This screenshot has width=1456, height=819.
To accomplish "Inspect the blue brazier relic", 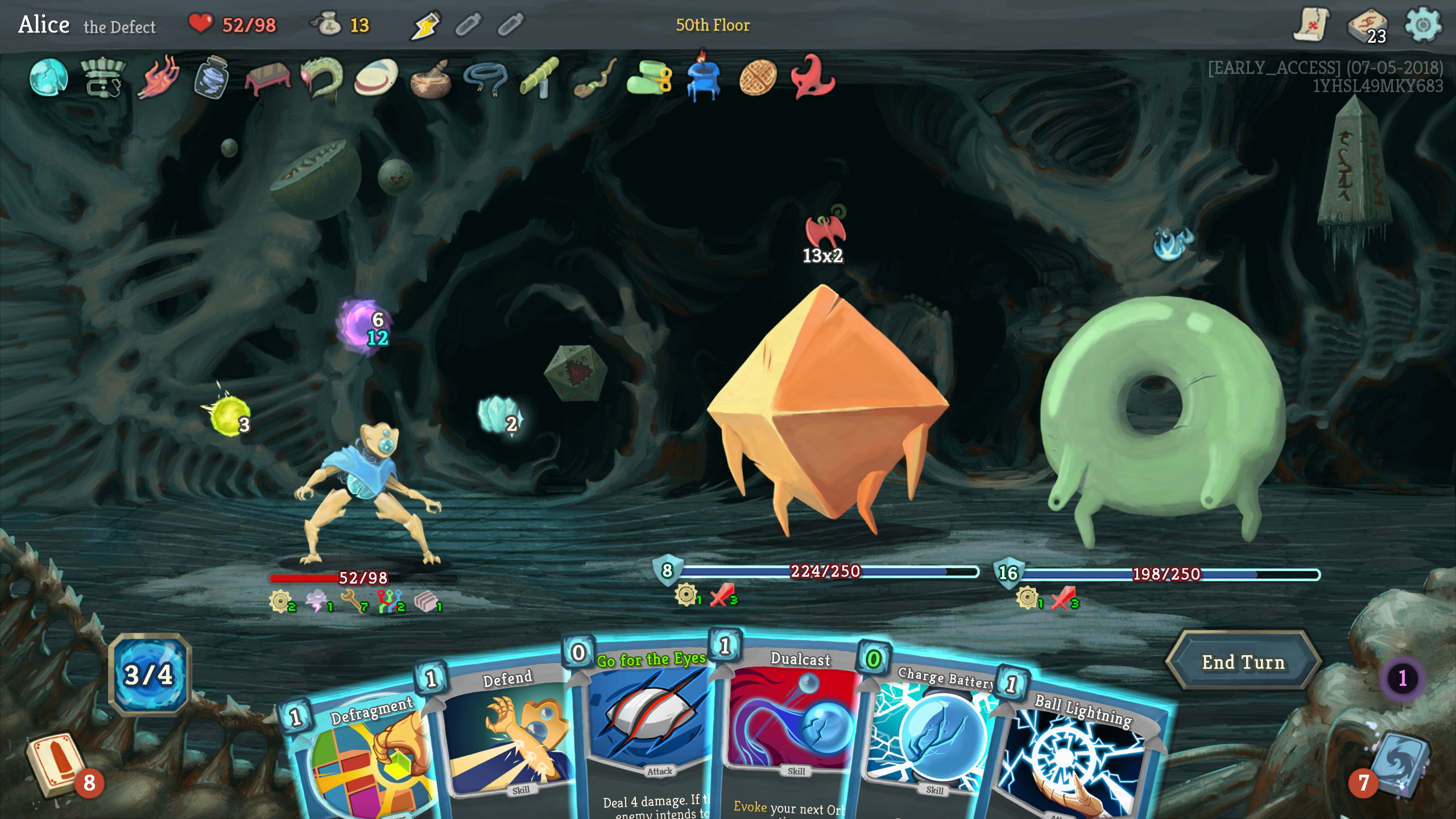I will click(x=703, y=78).
